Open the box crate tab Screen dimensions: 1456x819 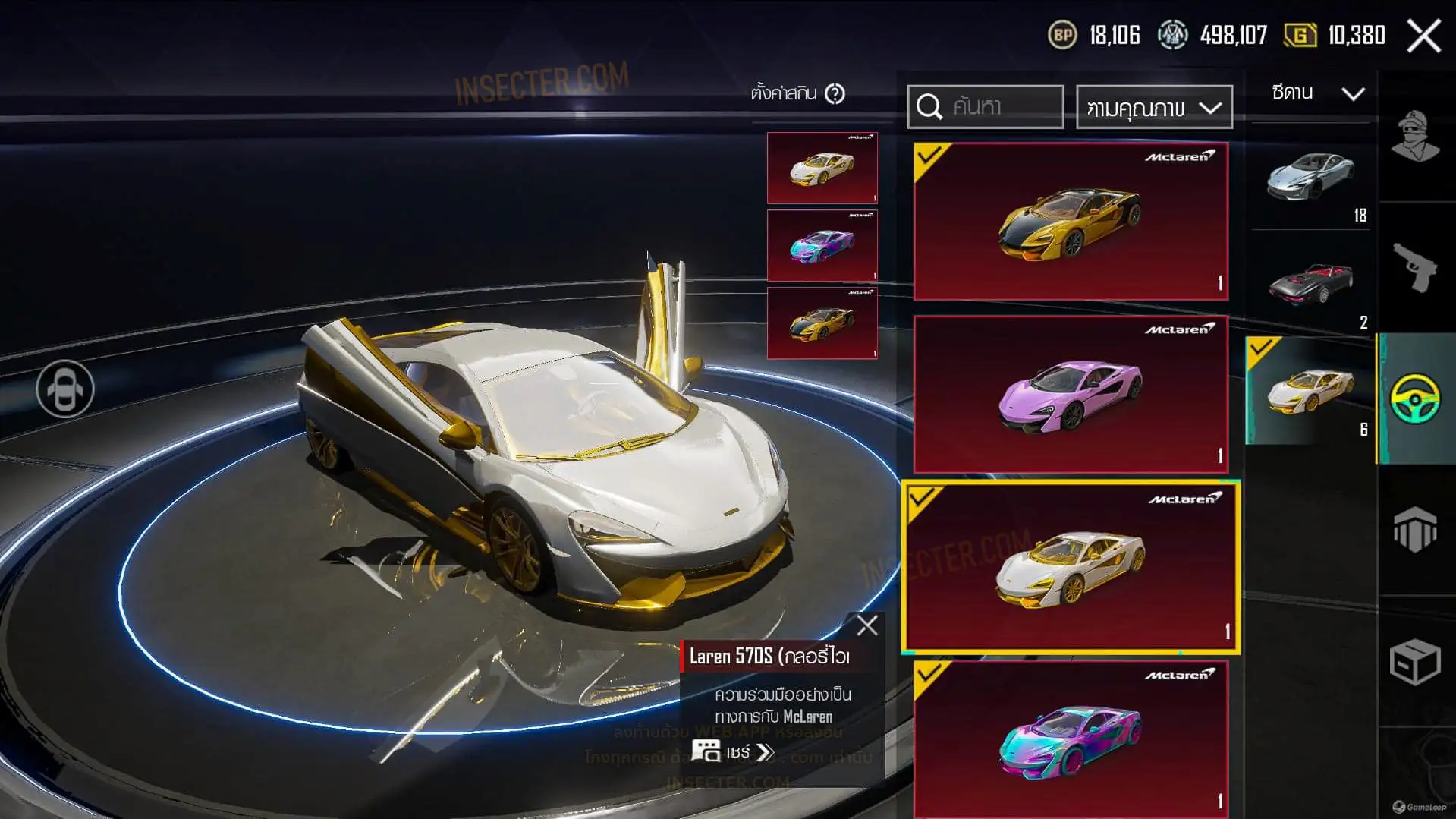[x=1415, y=661]
